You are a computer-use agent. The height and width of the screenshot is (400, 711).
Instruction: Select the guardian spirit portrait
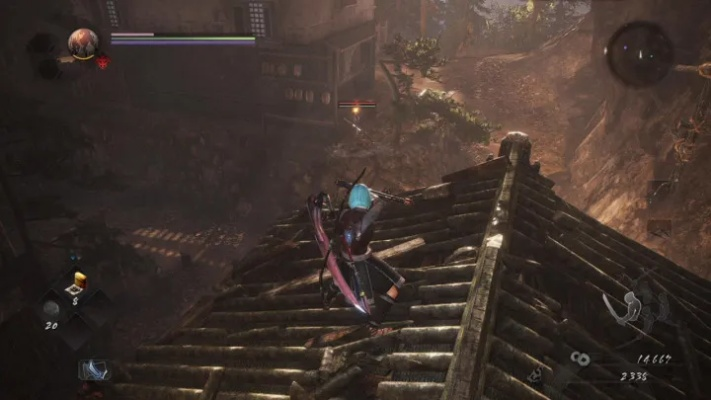[x=83, y=42]
